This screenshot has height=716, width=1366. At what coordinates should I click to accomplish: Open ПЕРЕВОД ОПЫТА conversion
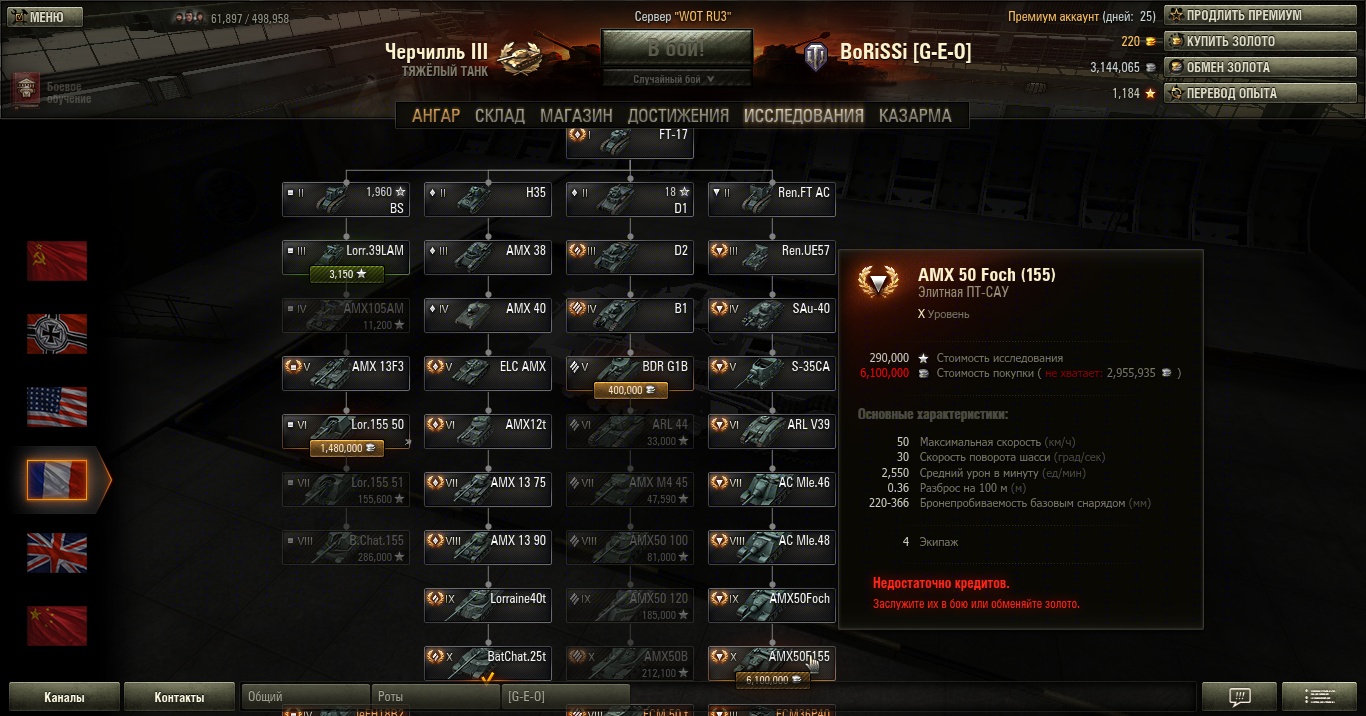pos(1261,94)
